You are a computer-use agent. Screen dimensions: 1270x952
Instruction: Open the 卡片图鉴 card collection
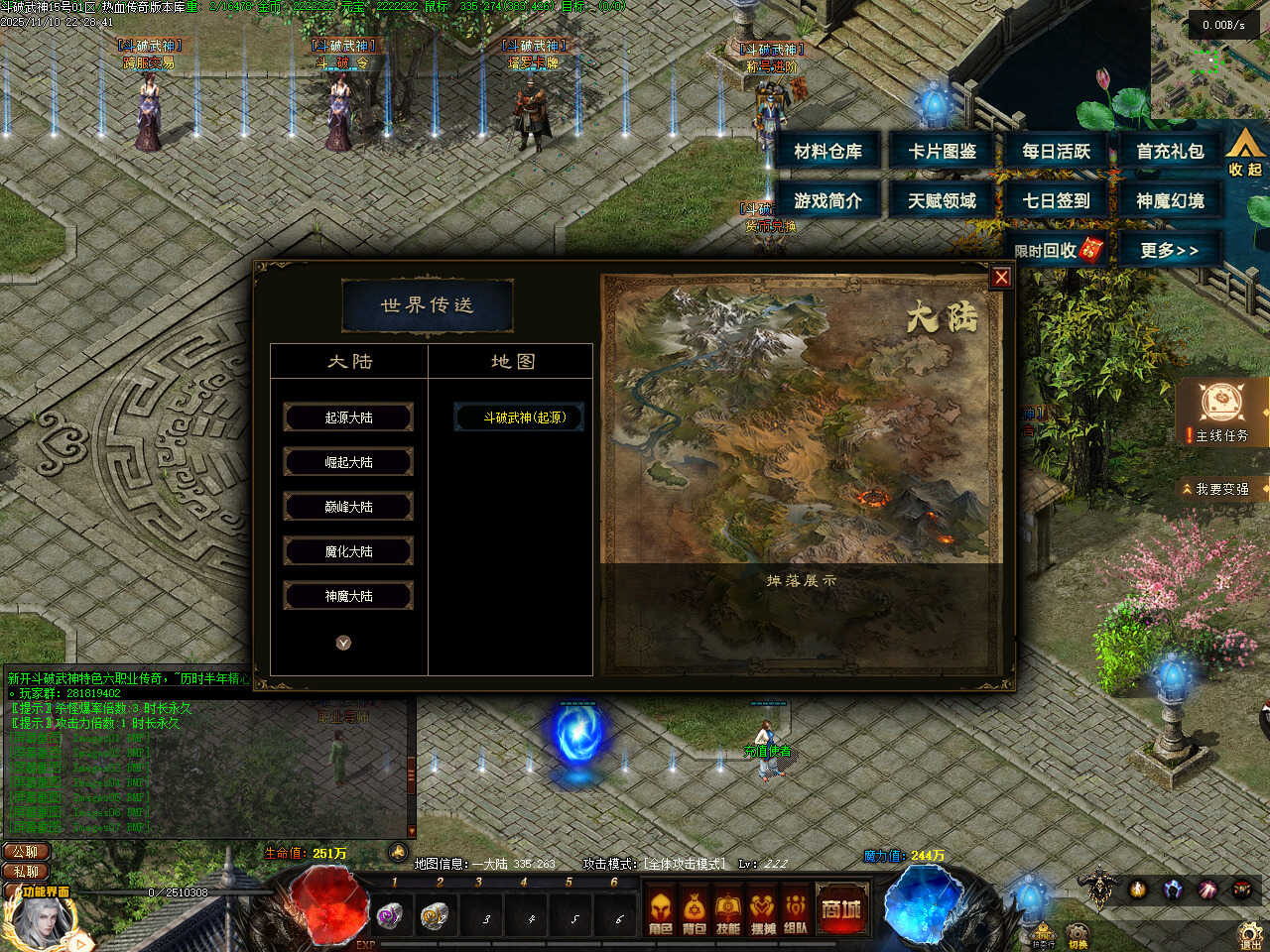(x=942, y=152)
